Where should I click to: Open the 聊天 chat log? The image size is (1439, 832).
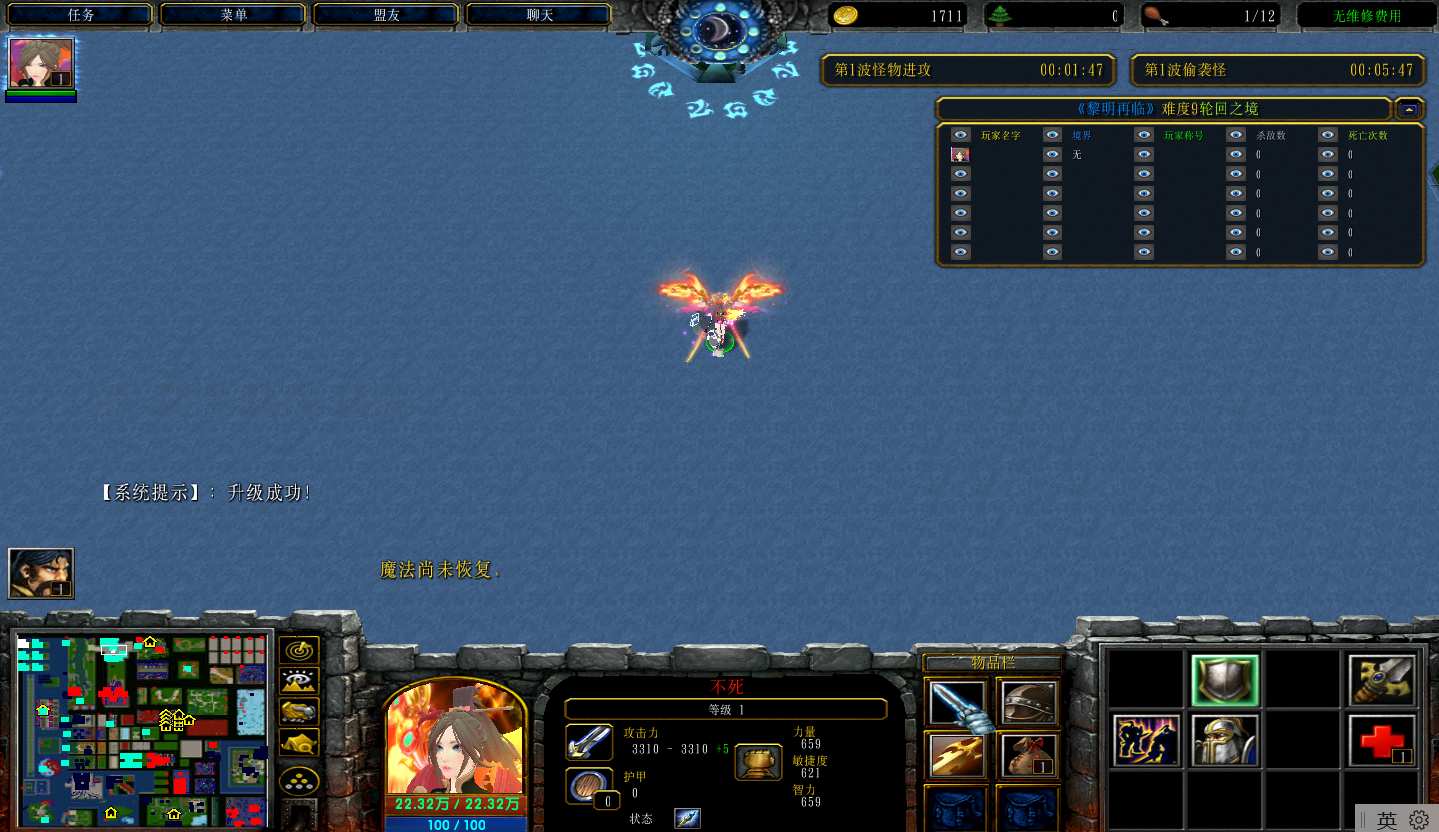click(x=540, y=15)
